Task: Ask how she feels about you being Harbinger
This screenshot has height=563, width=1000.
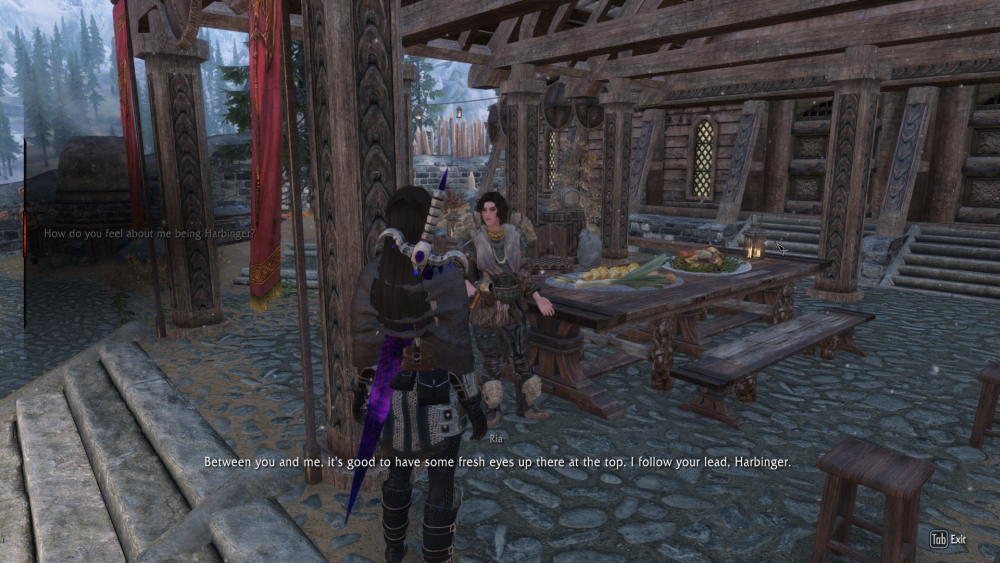Action: [149, 233]
